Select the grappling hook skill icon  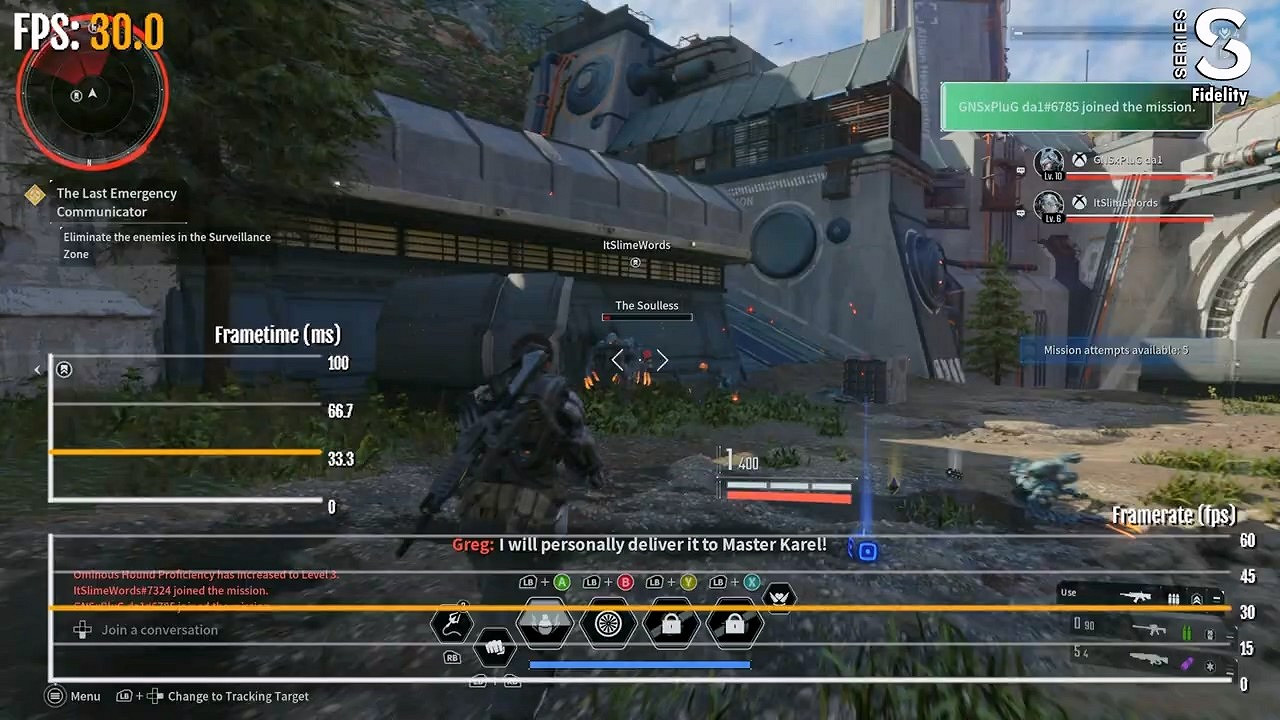tap(451, 624)
